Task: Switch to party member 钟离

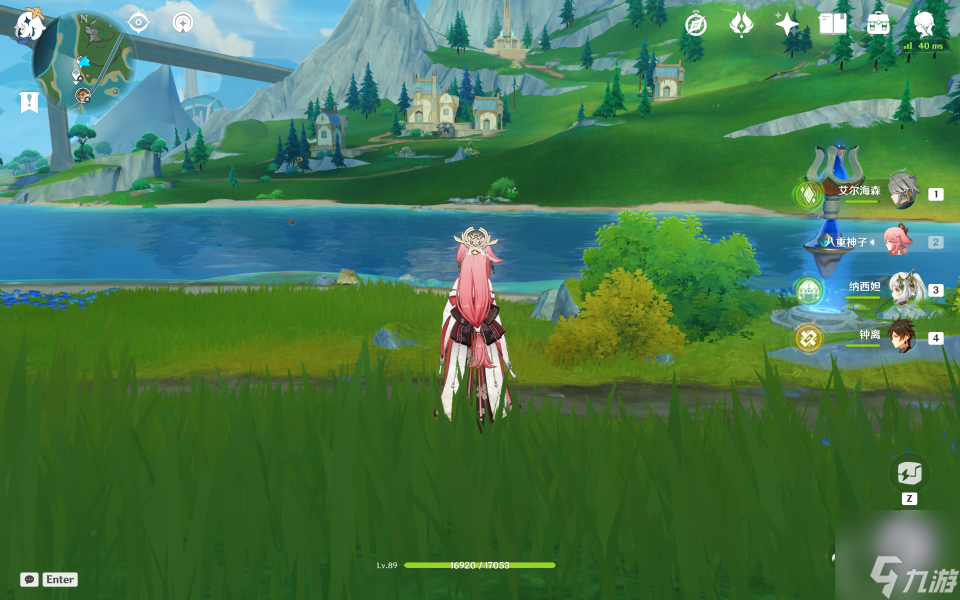Action: [902, 337]
